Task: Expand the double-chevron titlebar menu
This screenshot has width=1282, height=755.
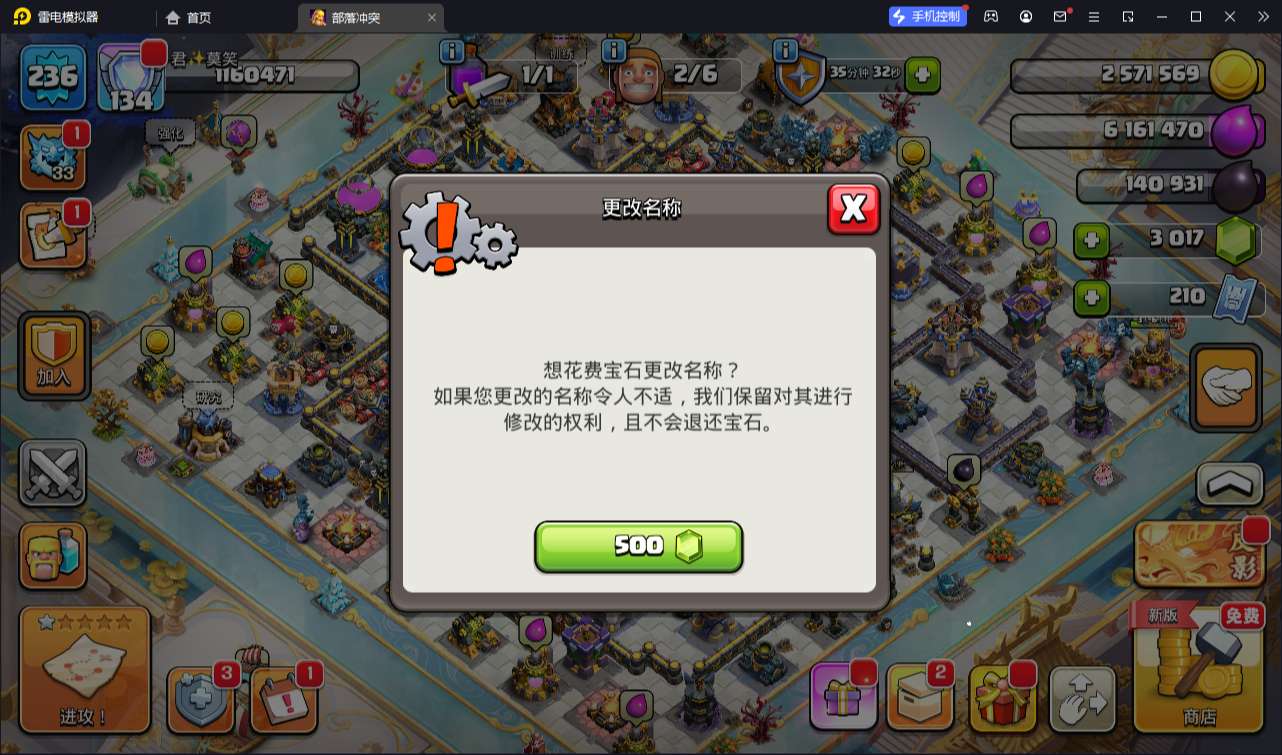Action: (1264, 16)
